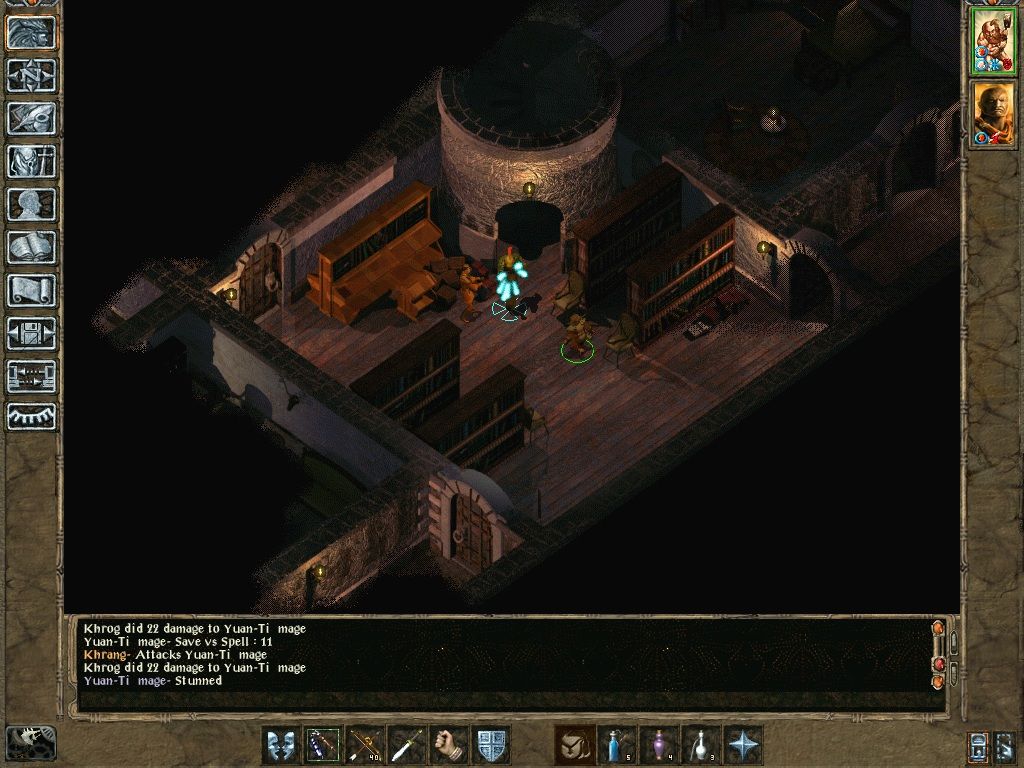Screen dimensions: 1024x768
Task: Open the area map with the compass button
Action: coord(32,76)
